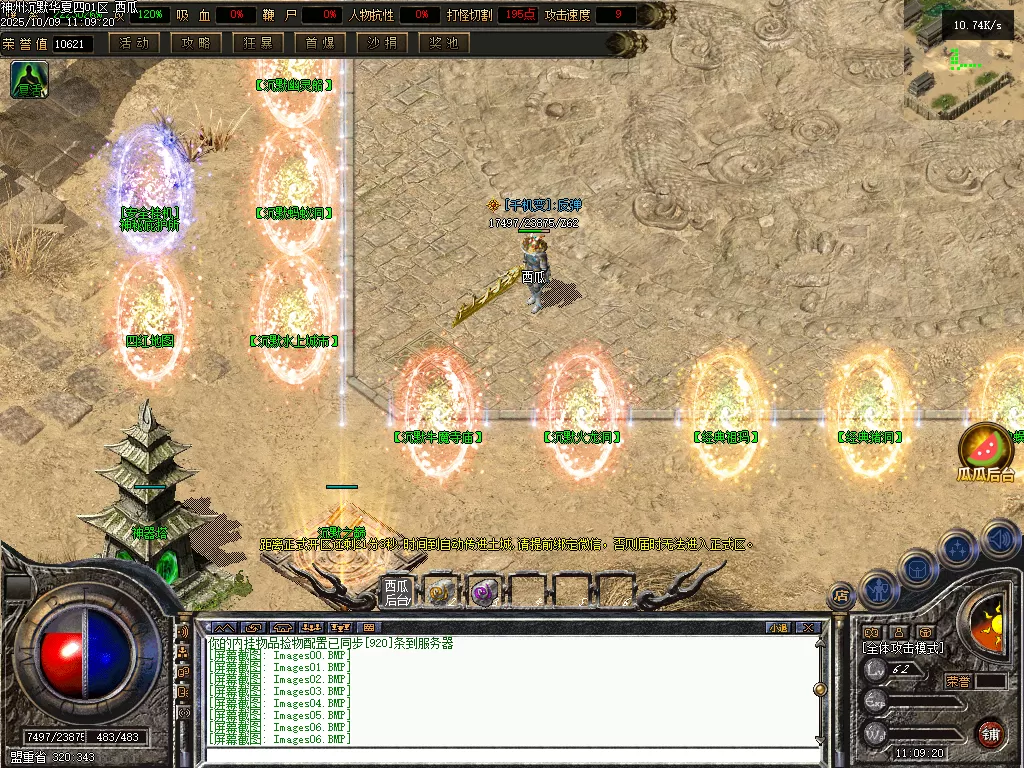
Task: Click the green 复活 revive icon
Action: pyautogui.click(x=29, y=80)
